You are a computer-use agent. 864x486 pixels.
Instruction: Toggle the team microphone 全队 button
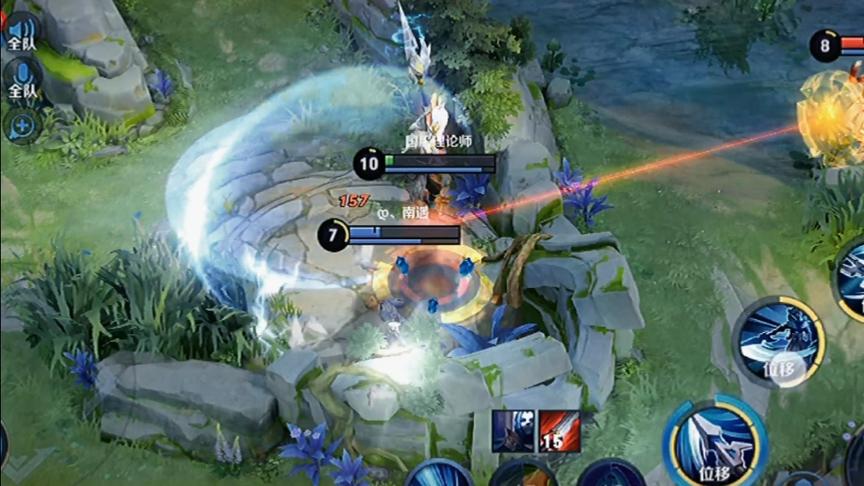[21, 79]
